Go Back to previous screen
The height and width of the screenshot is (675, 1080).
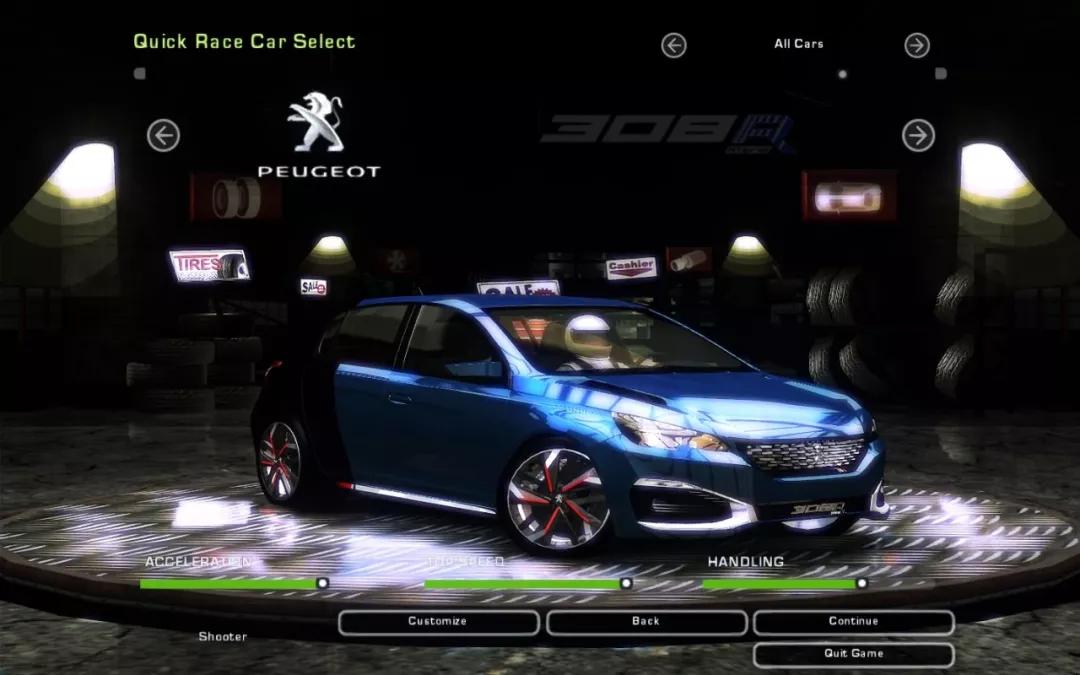[646, 622]
